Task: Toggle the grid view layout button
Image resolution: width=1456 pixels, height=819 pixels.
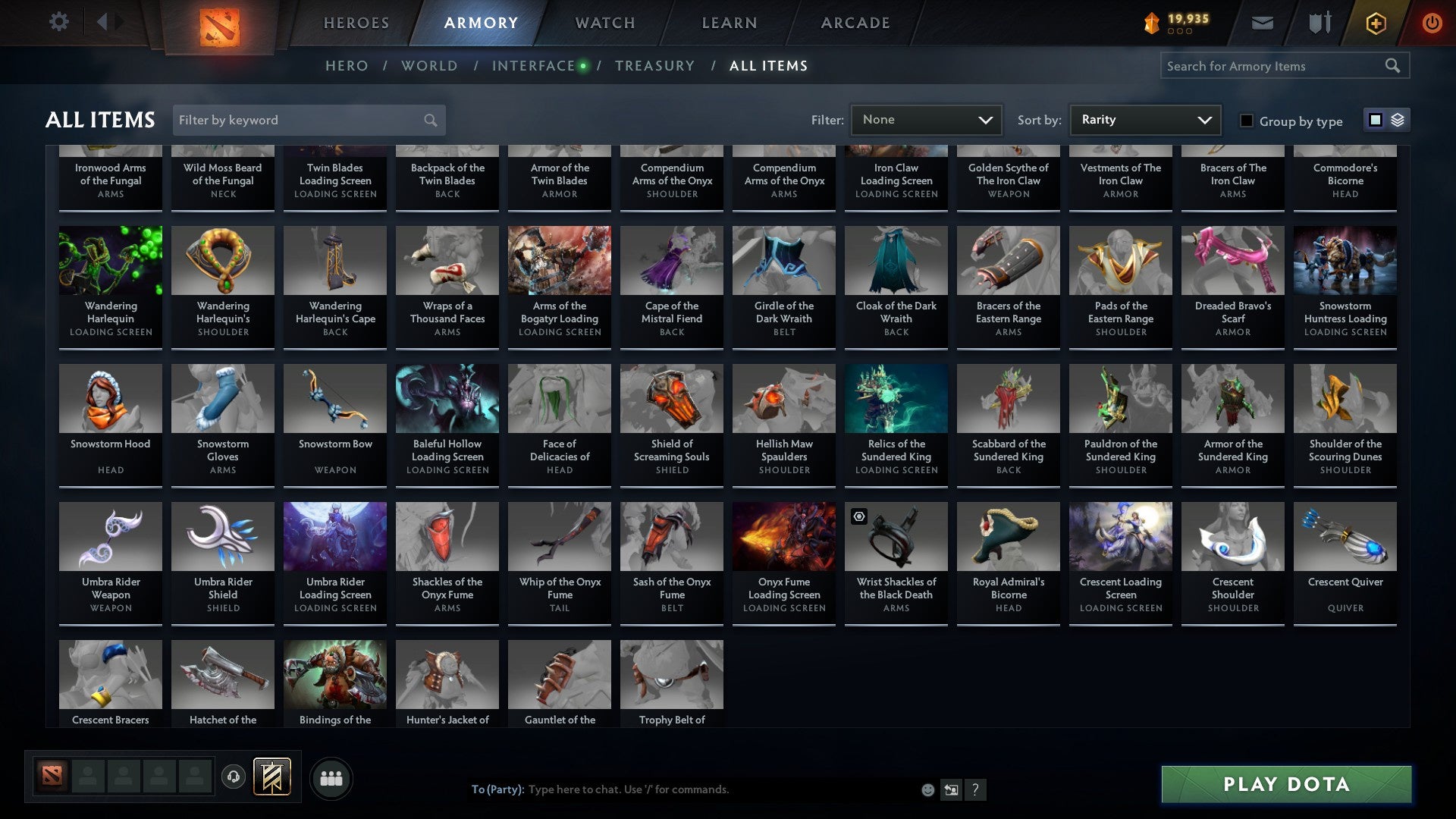Action: pyautogui.click(x=1374, y=120)
